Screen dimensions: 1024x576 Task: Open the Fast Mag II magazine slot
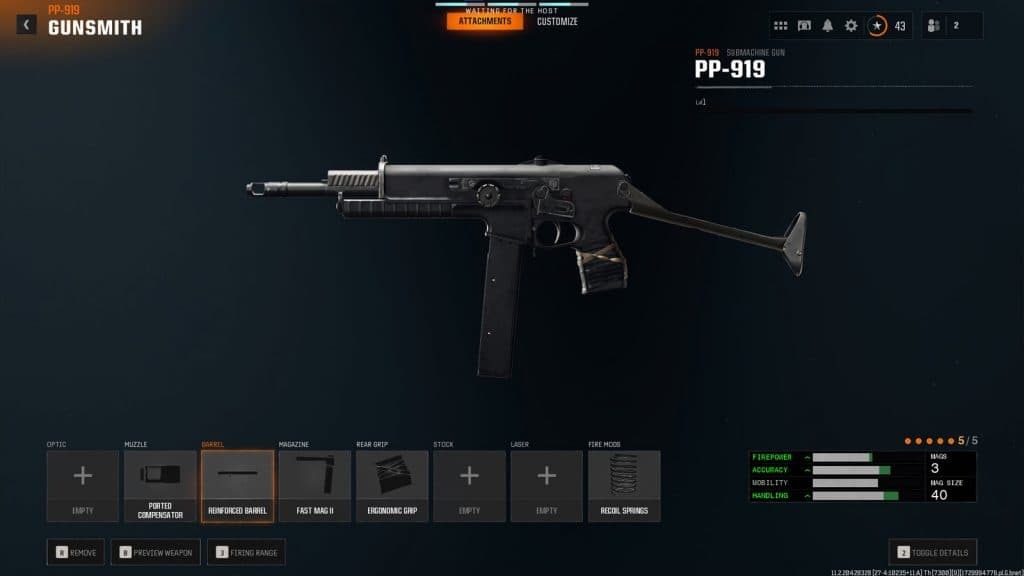(x=314, y=485)
